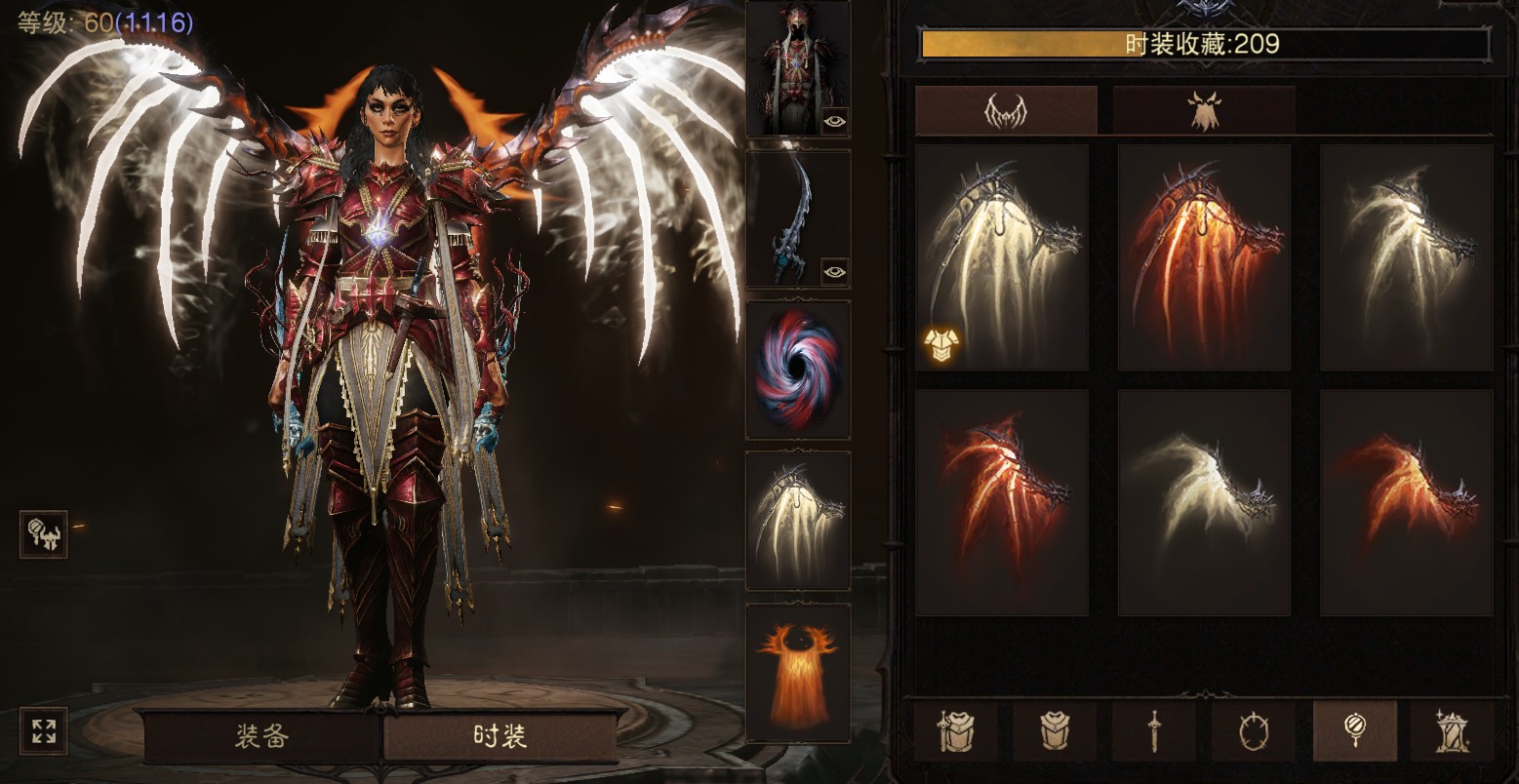
Task: Switch to the cape sub-category tab
Action: point(1204,110)
